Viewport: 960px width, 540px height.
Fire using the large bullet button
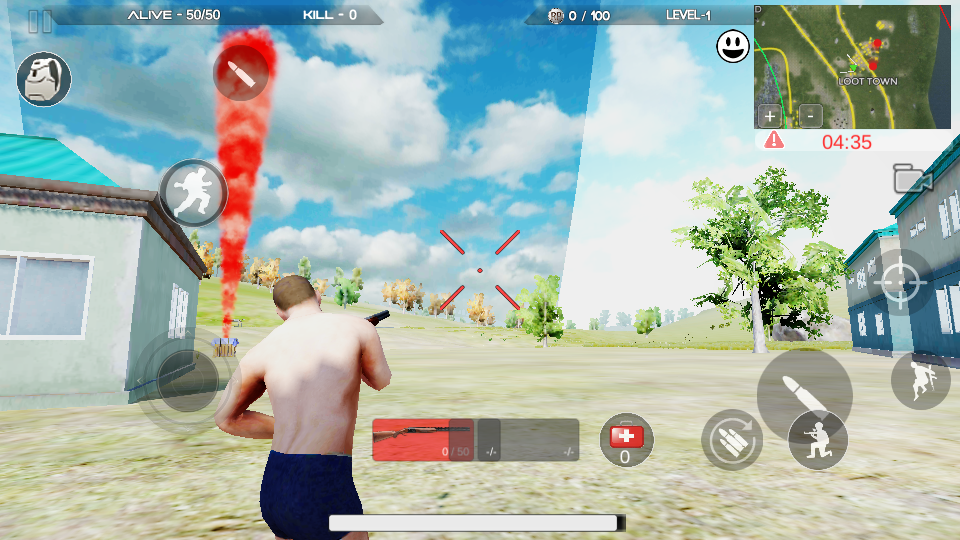[x=803, y=391]
